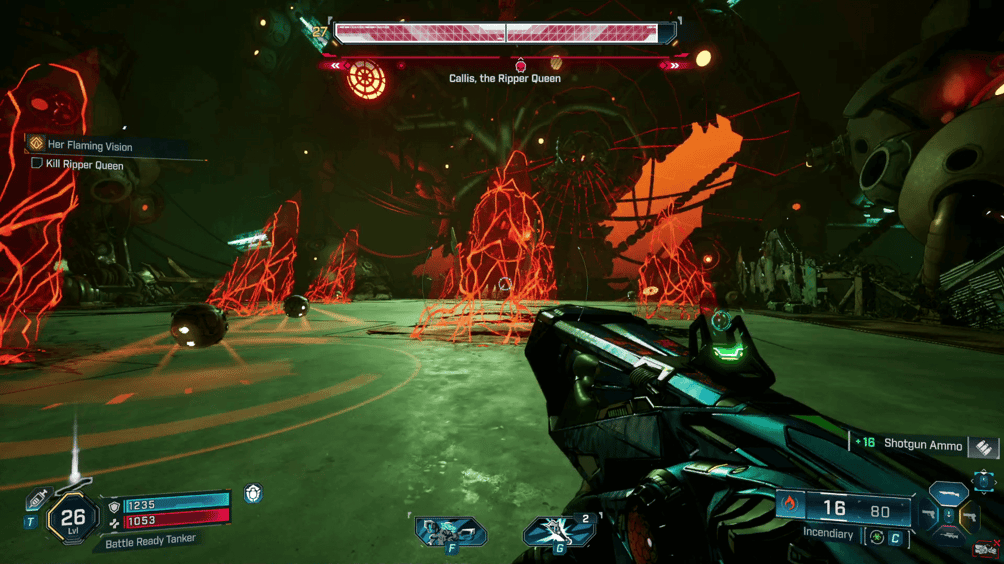This screenshot has height=564, width=1004.
Task: Click the boss skull marker under the health bar
Action: 520,66
